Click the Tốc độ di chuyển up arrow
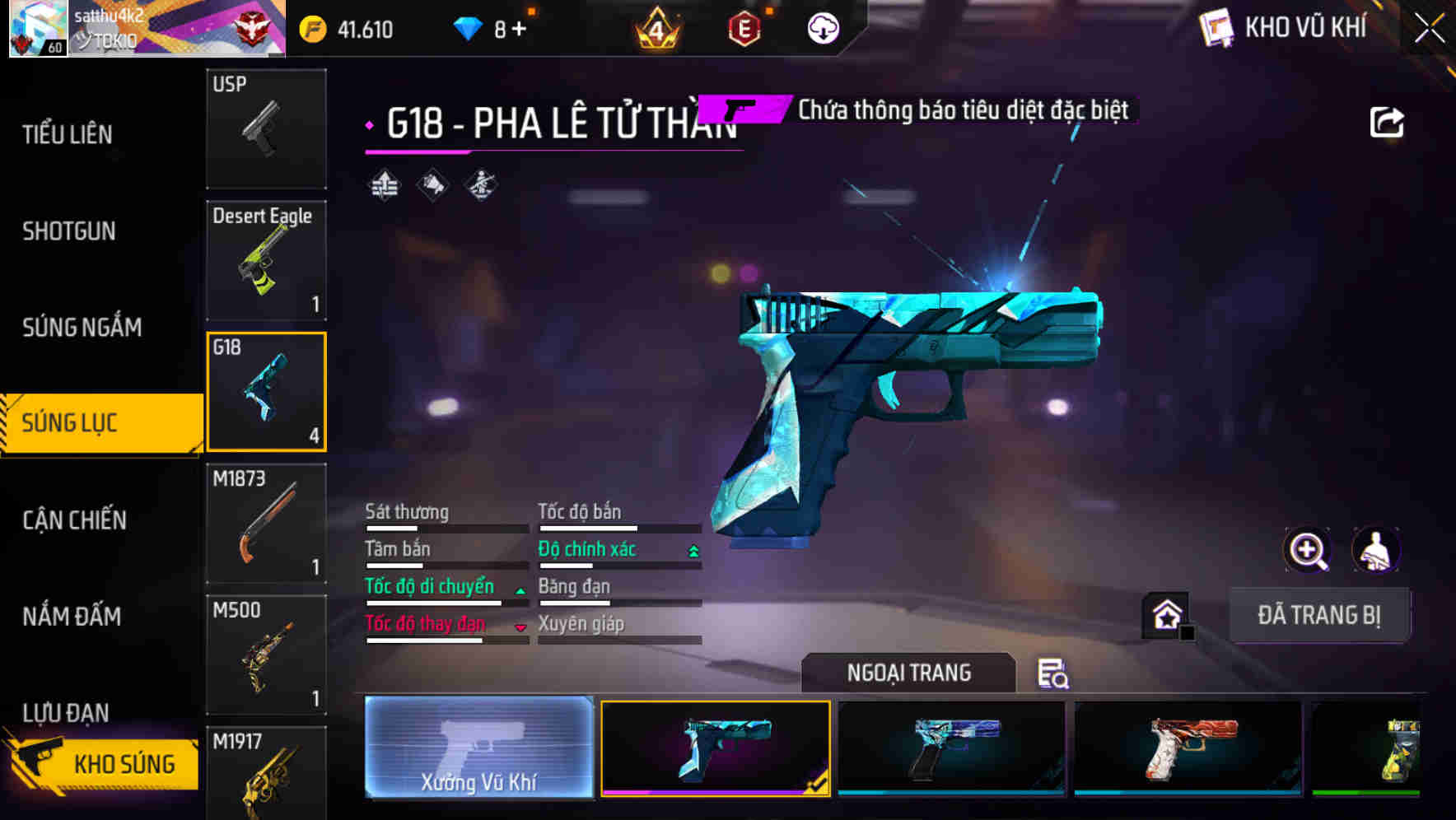This screenshot has height=820, width=1456. coord(520,589)
